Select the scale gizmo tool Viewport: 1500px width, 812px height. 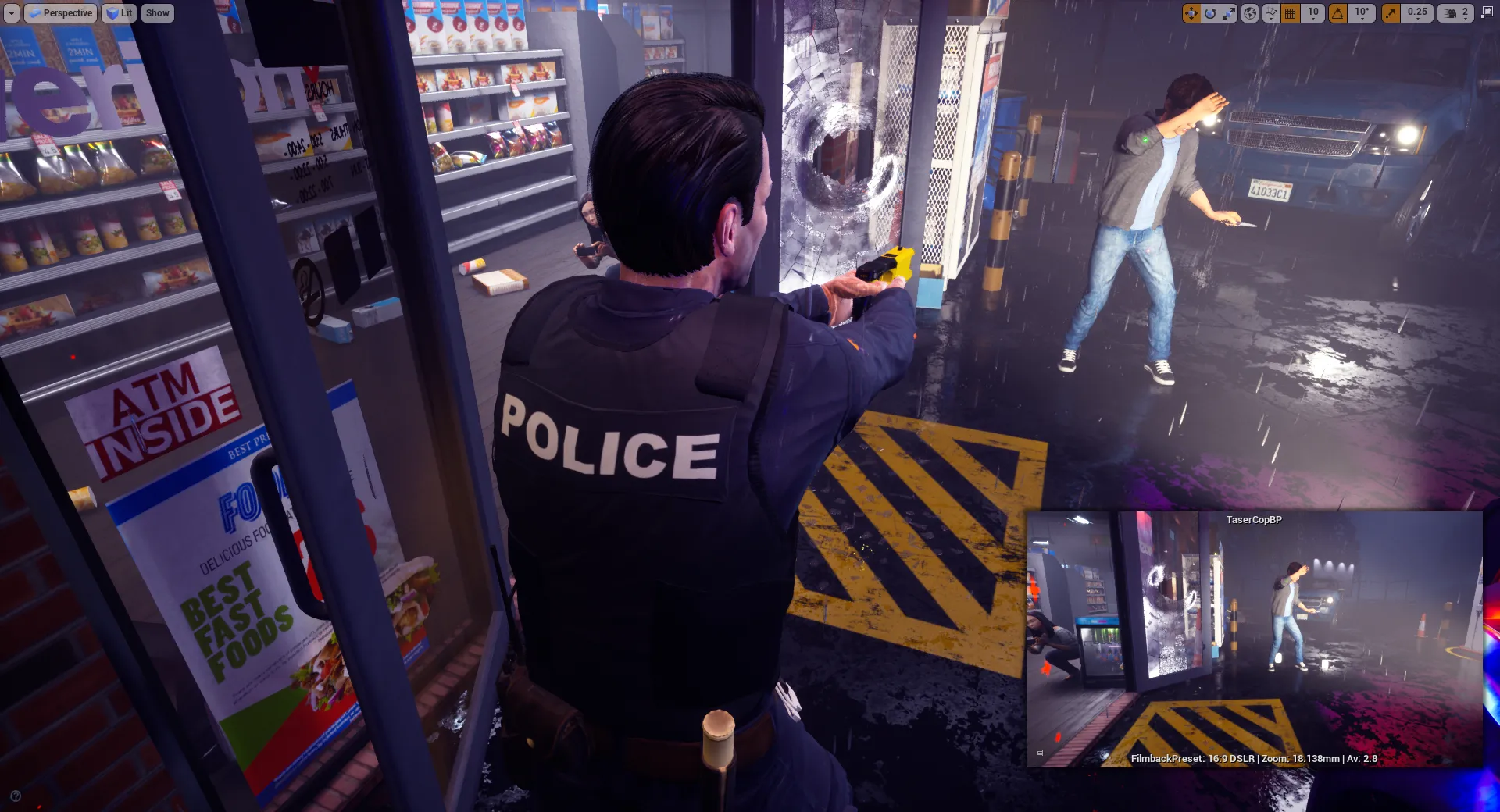pyautogui.click(x=1228, y=13)
